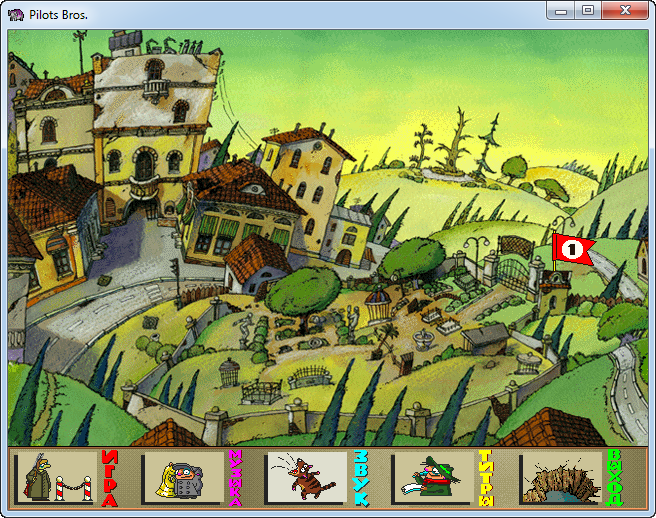Start the game via the ИГРА button

pos(67,477)
